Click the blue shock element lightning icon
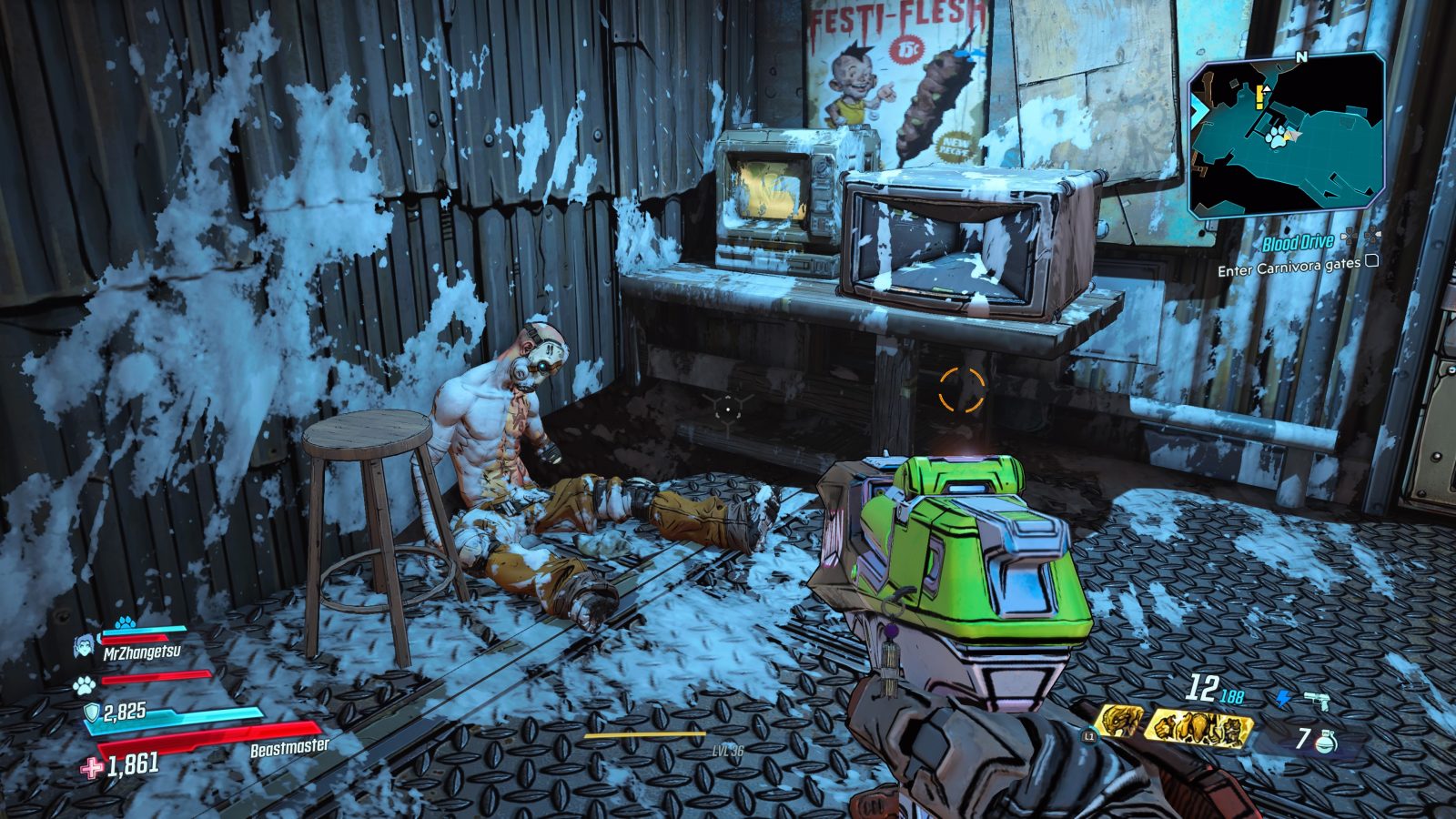The image size is (1456, 819). (x=1285, y=698)
